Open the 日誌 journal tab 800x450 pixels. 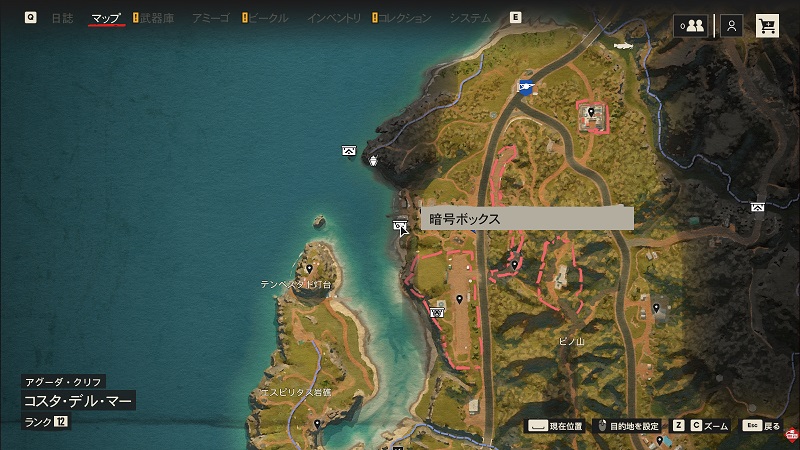pos(62,18)
